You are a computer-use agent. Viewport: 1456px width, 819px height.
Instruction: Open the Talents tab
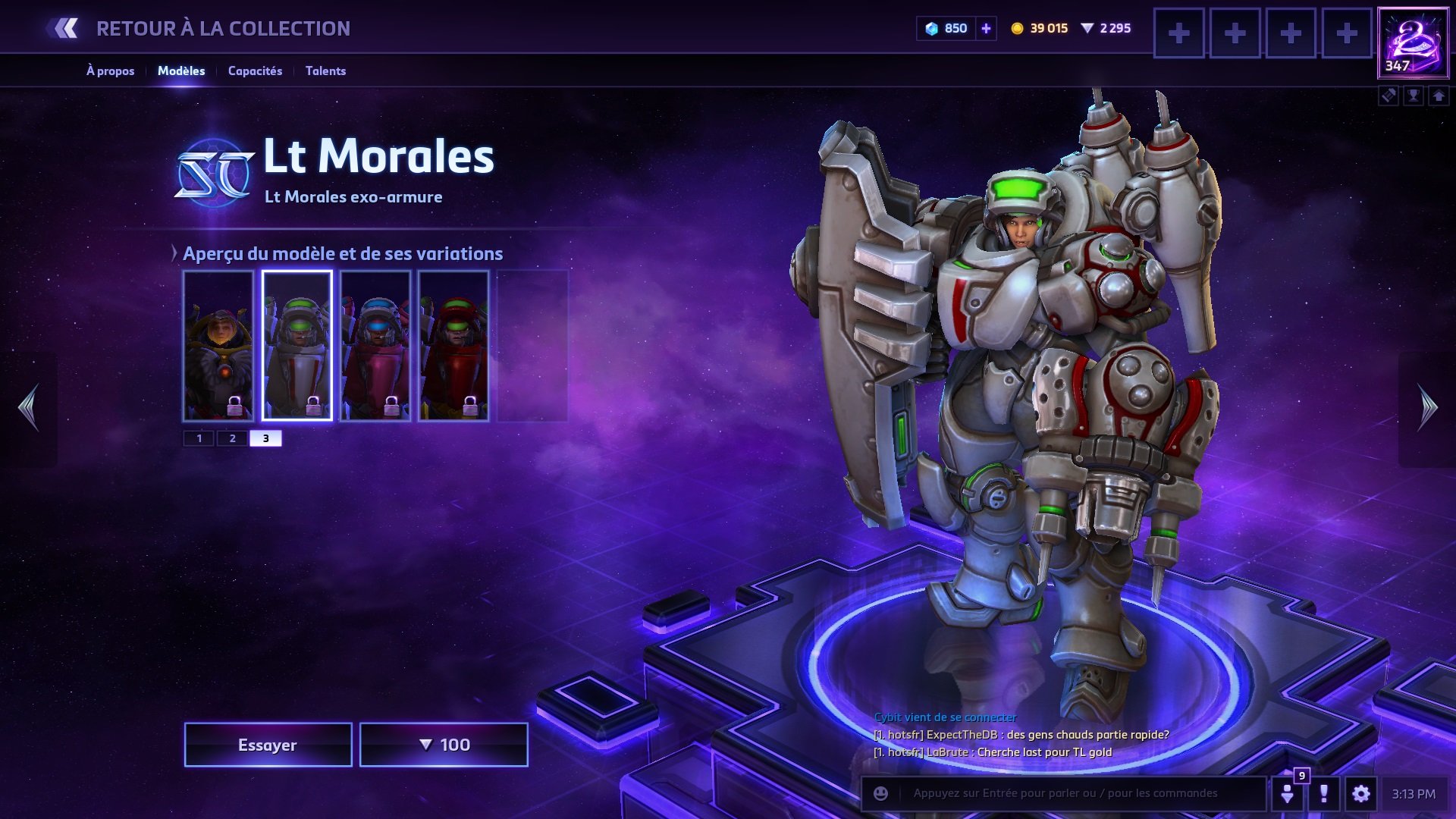(x=325, y=71)
